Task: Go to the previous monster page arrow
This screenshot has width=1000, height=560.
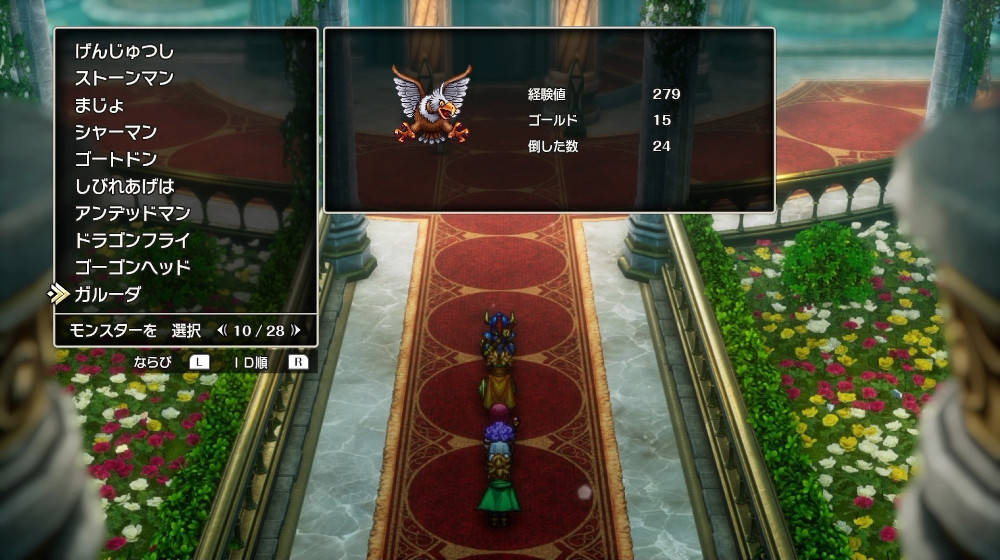Action: 221,329
